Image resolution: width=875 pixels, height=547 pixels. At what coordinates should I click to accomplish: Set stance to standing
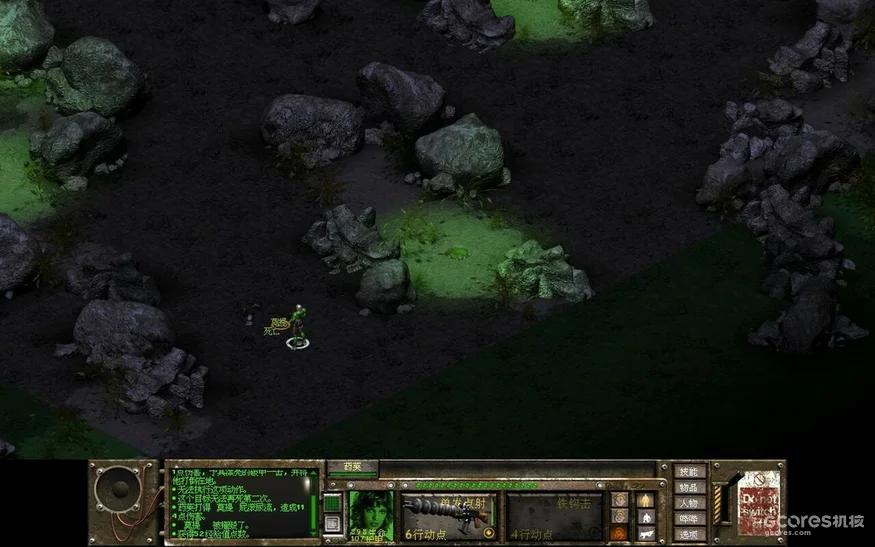click(x=645, y=499)
